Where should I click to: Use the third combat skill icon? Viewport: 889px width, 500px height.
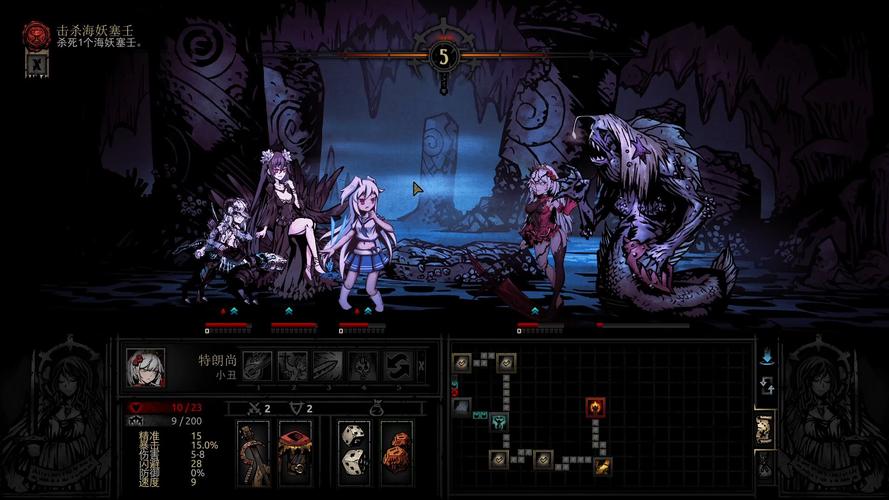click(x=327, y=366)
